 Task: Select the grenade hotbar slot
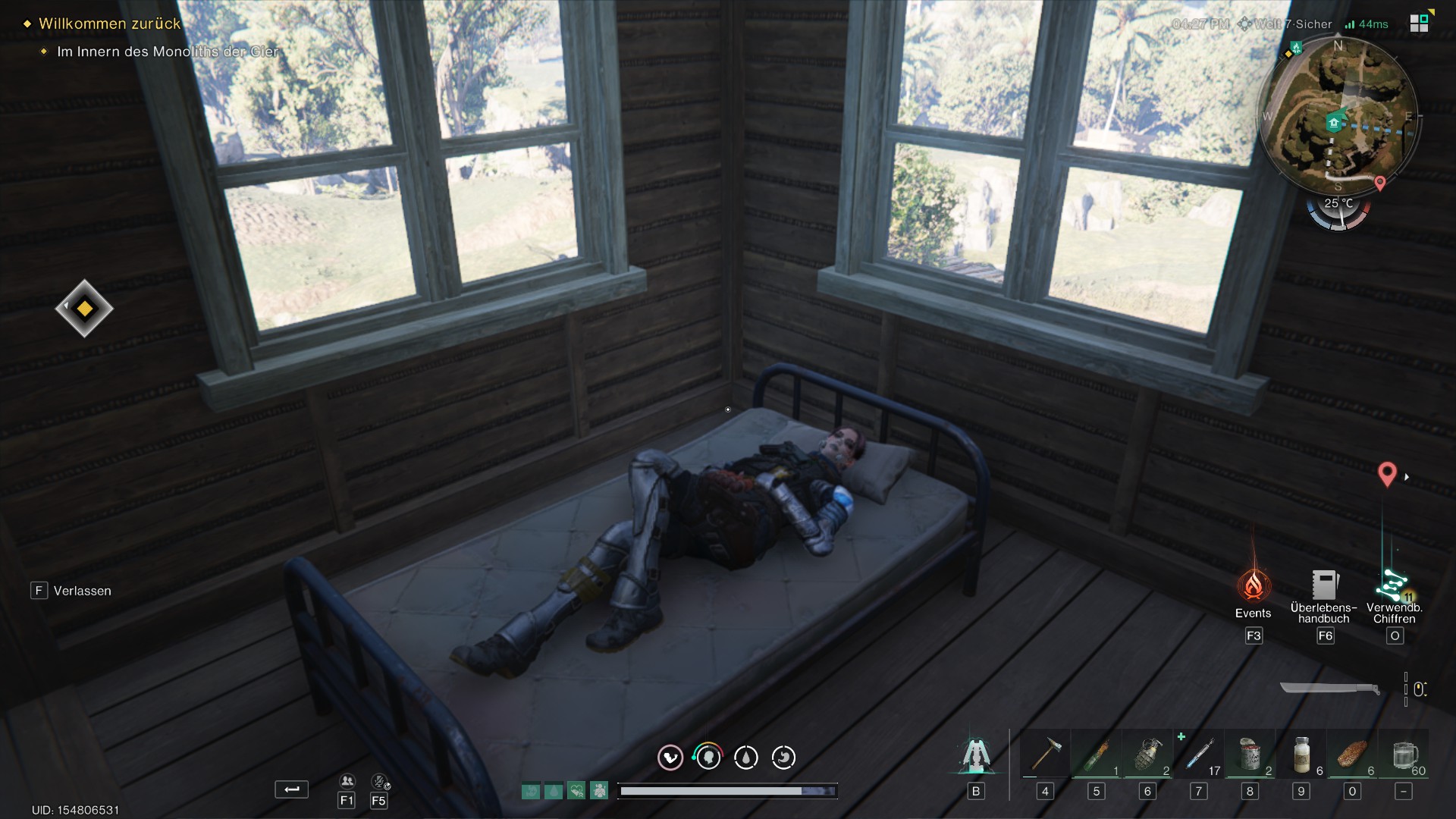1147,755
